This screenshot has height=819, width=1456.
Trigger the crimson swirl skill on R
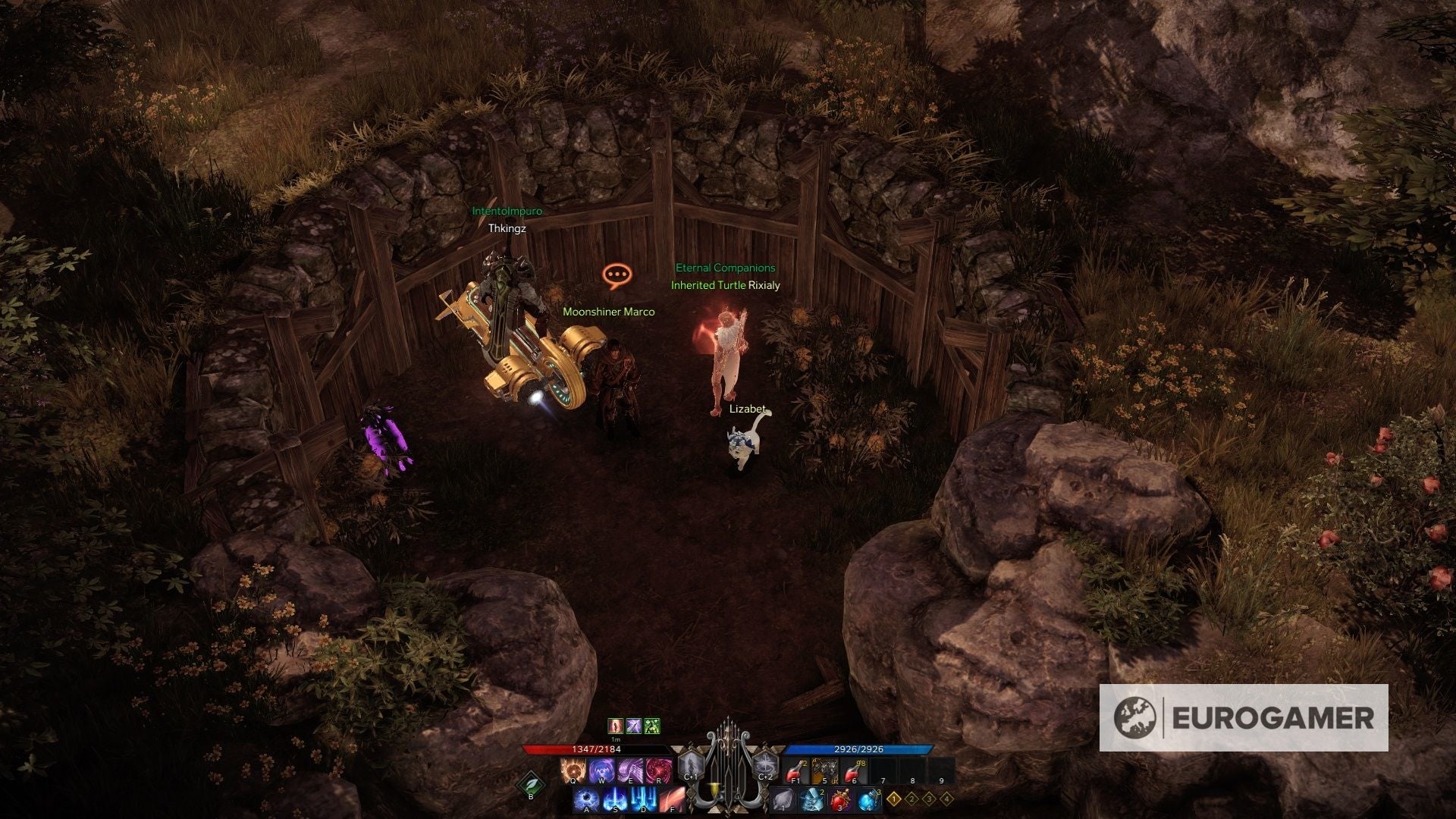tap(659, 771)
